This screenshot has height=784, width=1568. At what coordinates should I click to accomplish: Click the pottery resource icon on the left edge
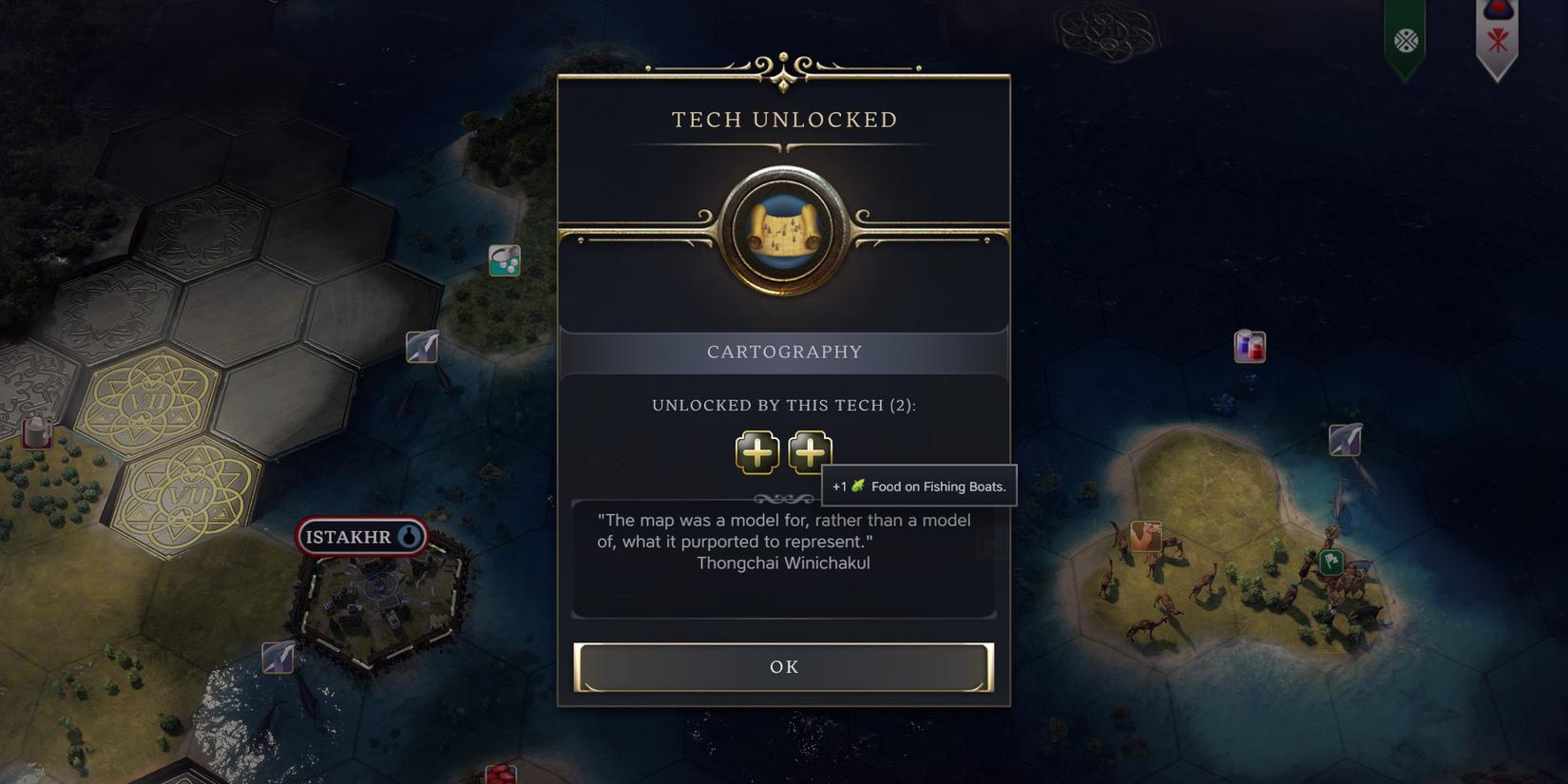[x=34, y=432]
